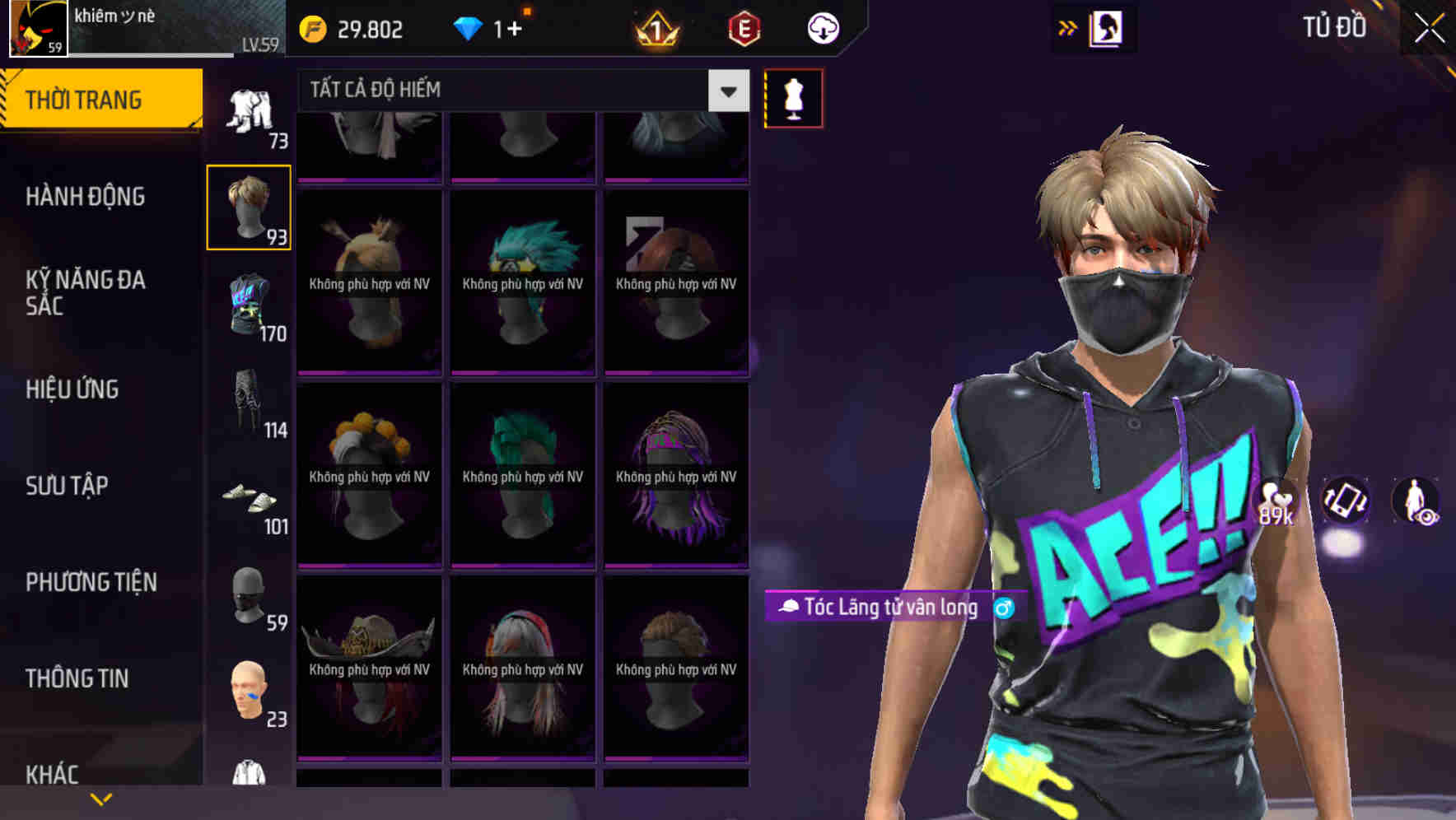Click the Tóc Lãng tử vân long label
1456x820 pixels.
tap(885, 608)
